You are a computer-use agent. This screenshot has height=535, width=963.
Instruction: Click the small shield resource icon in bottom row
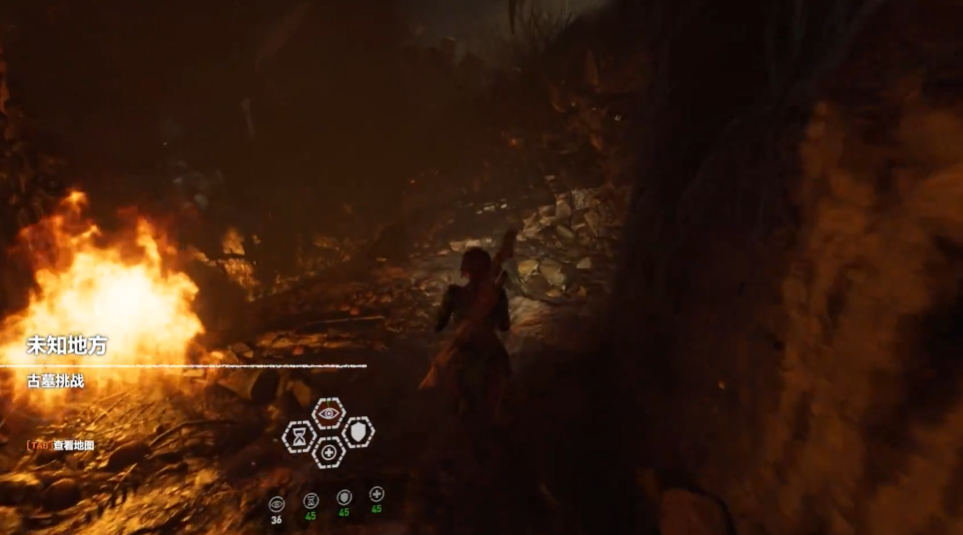[344, 497]
